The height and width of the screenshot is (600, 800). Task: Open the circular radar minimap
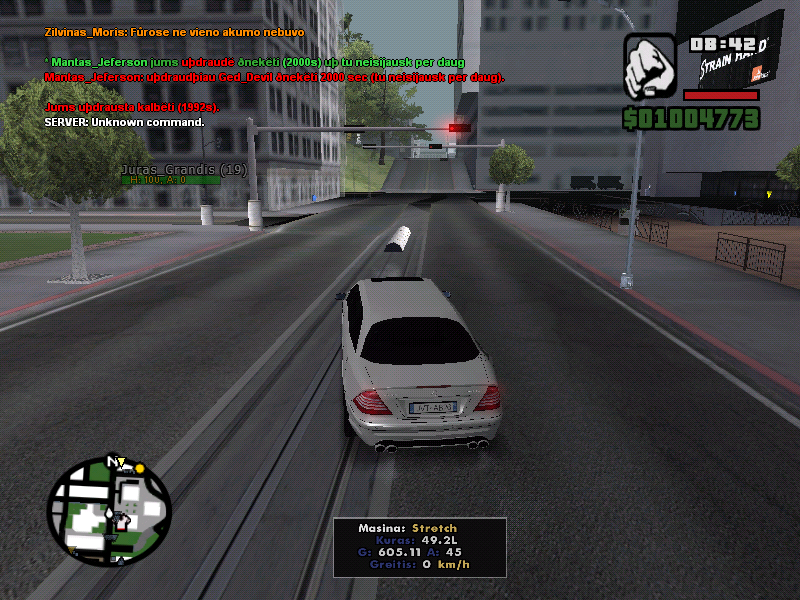[x=109, y=511]
